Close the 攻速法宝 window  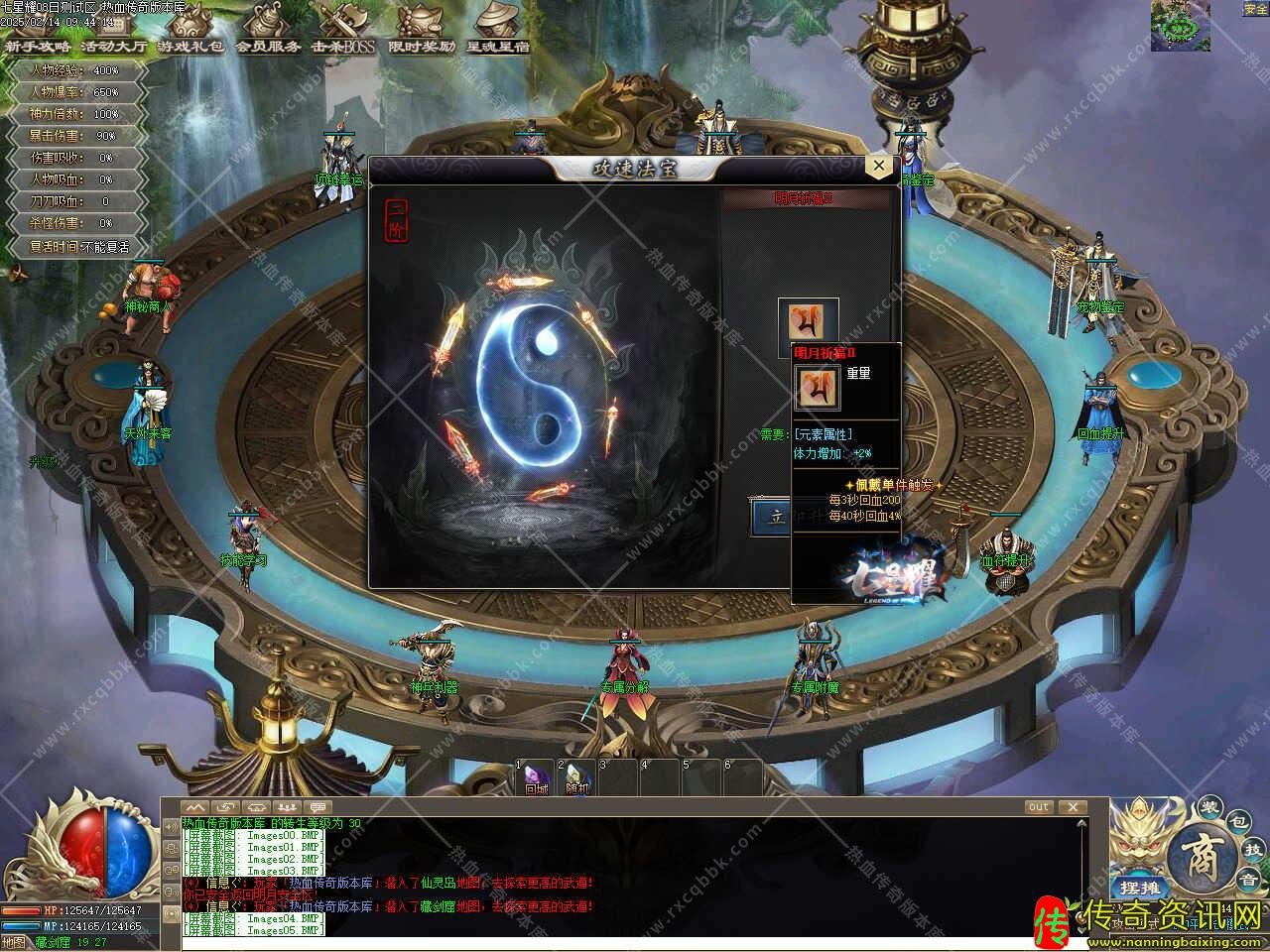point(879,167)
